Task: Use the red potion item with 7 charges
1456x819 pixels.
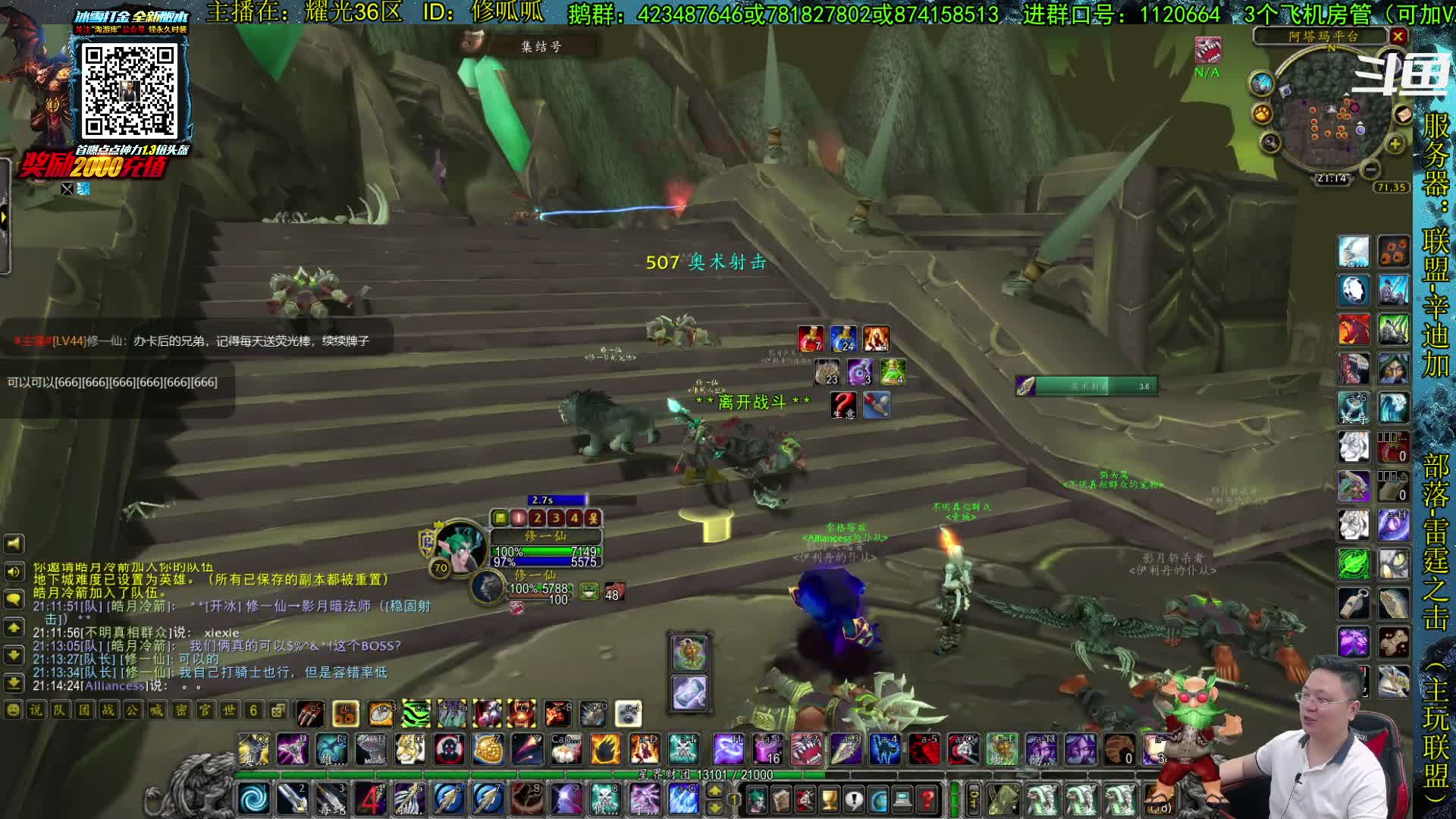Action: 811,339
